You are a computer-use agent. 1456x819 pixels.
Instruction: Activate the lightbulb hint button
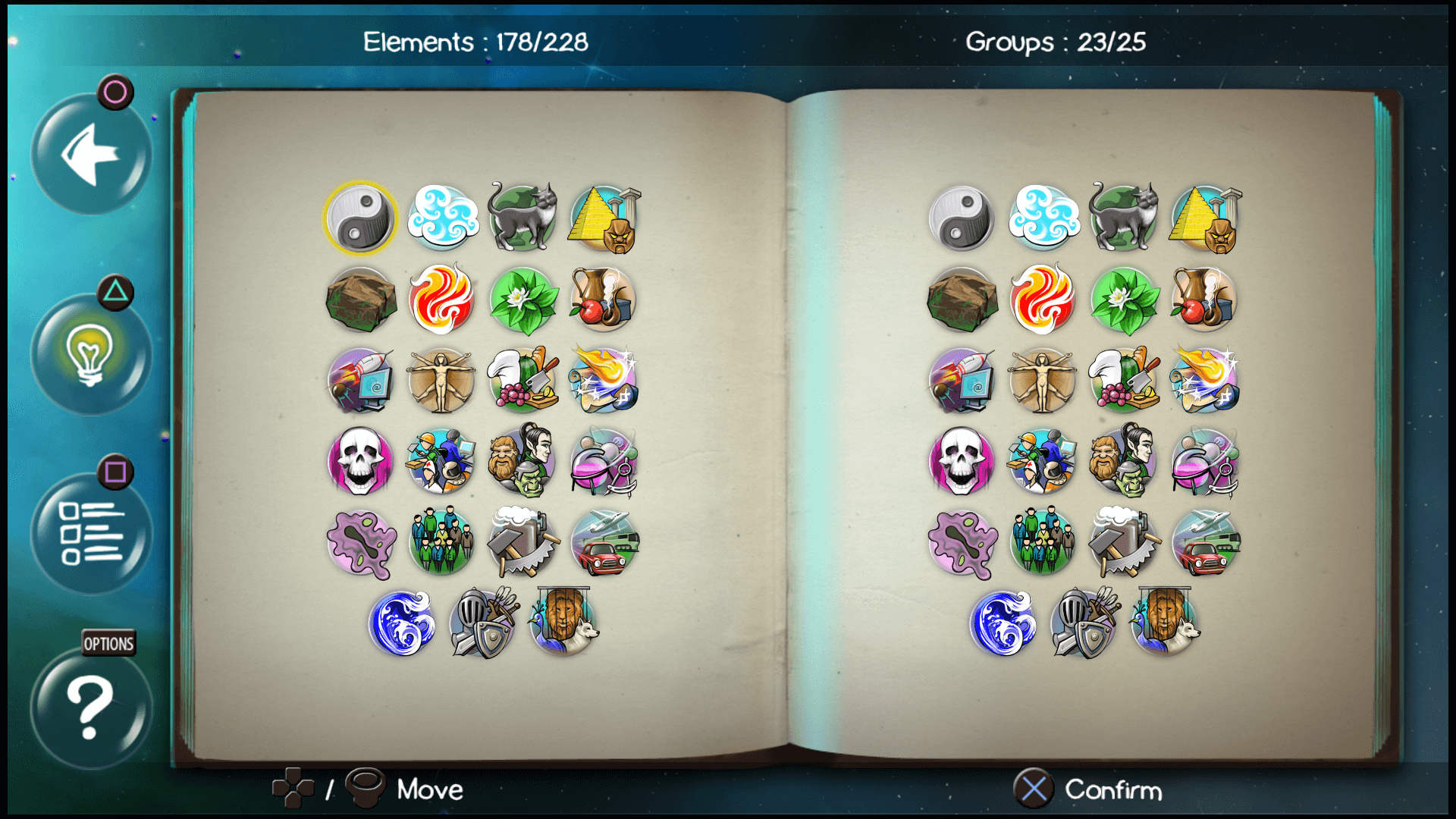tap(90, 356)
